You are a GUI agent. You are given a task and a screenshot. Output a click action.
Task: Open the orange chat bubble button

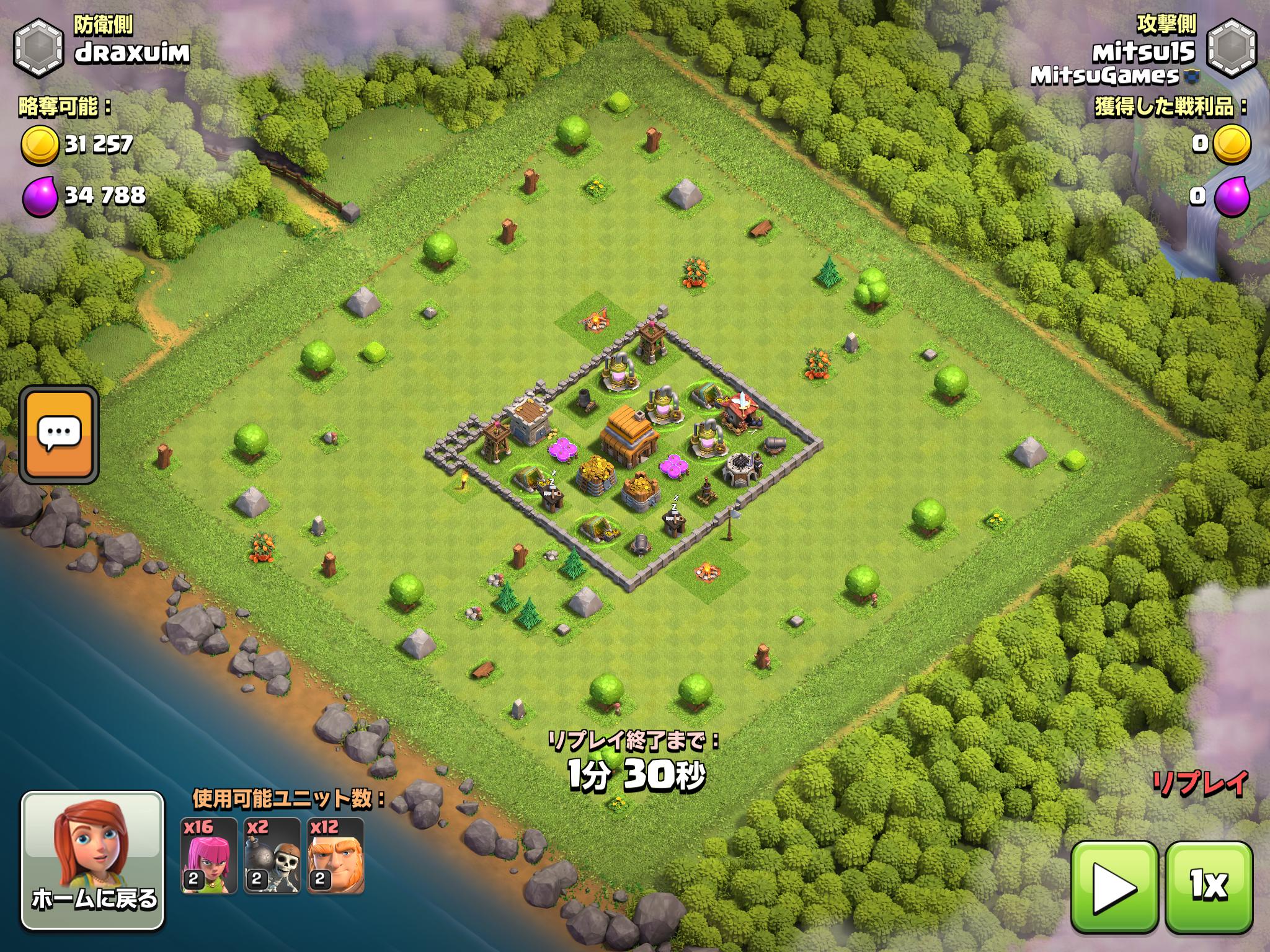click(59, 434)
